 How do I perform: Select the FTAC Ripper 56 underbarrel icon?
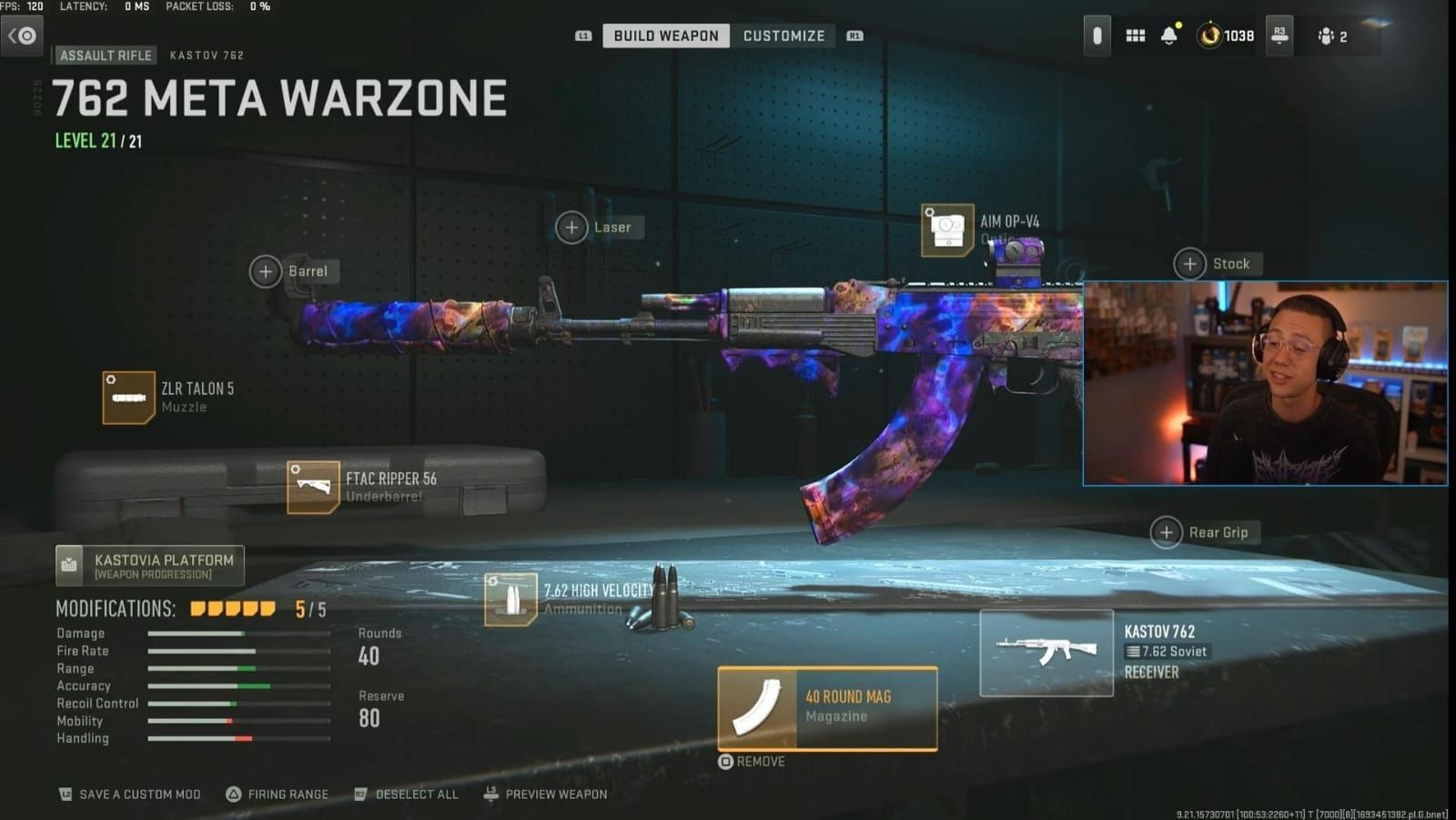[x=314, y=488]
